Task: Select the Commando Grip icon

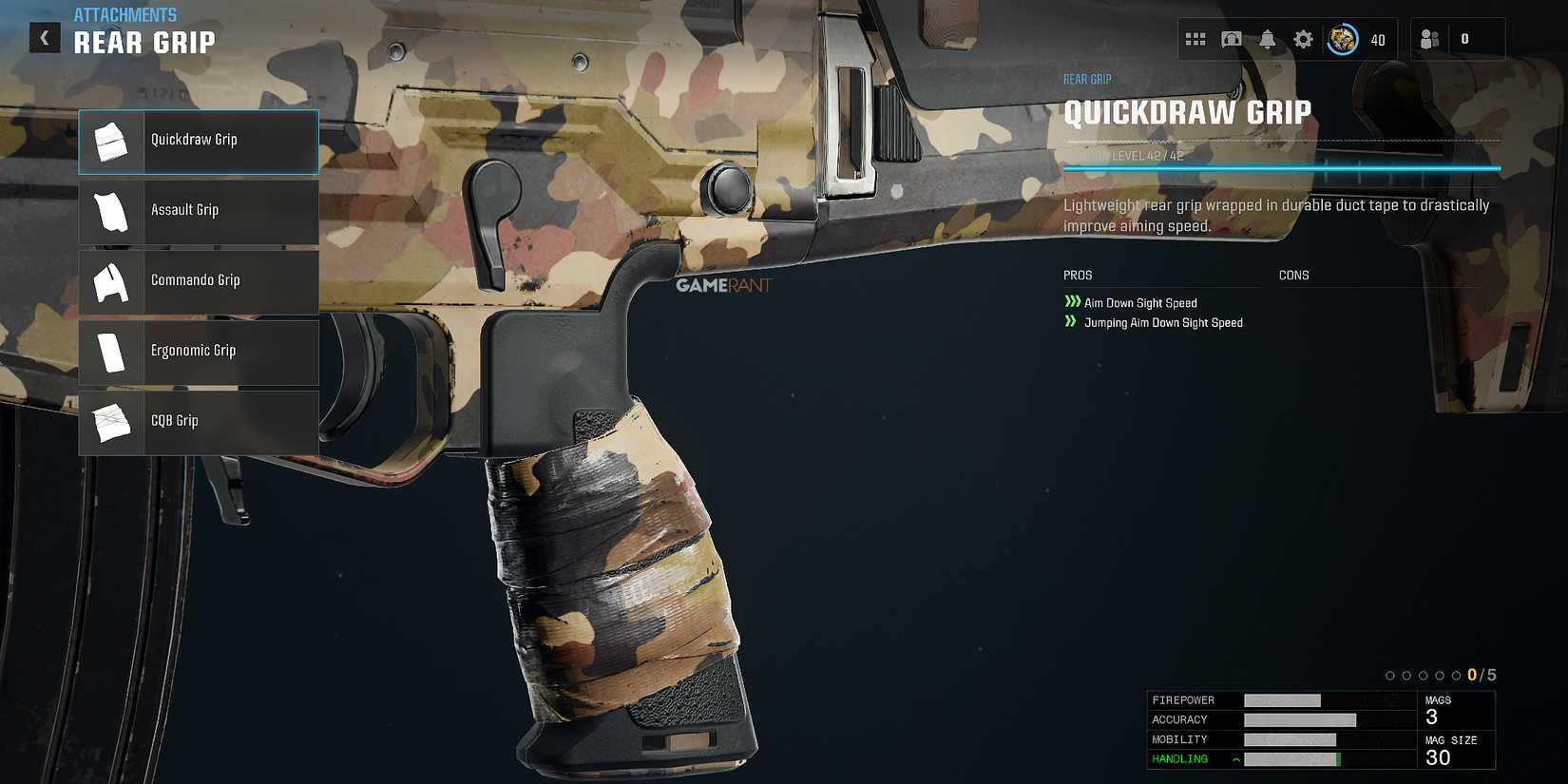Action: [x=111, y=281]
